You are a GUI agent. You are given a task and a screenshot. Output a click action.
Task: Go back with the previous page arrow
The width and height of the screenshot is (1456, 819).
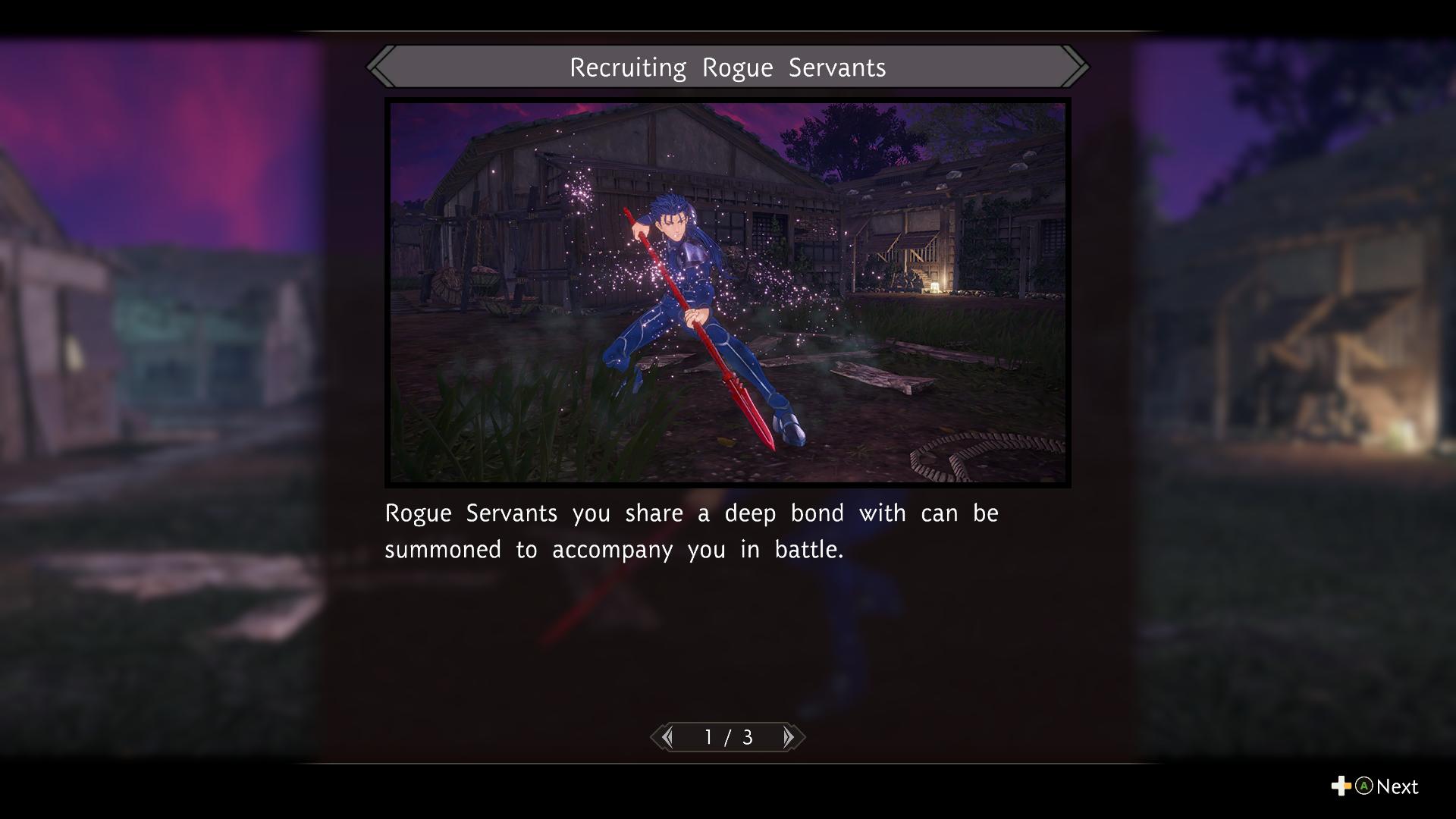click(x=667, y=737)
